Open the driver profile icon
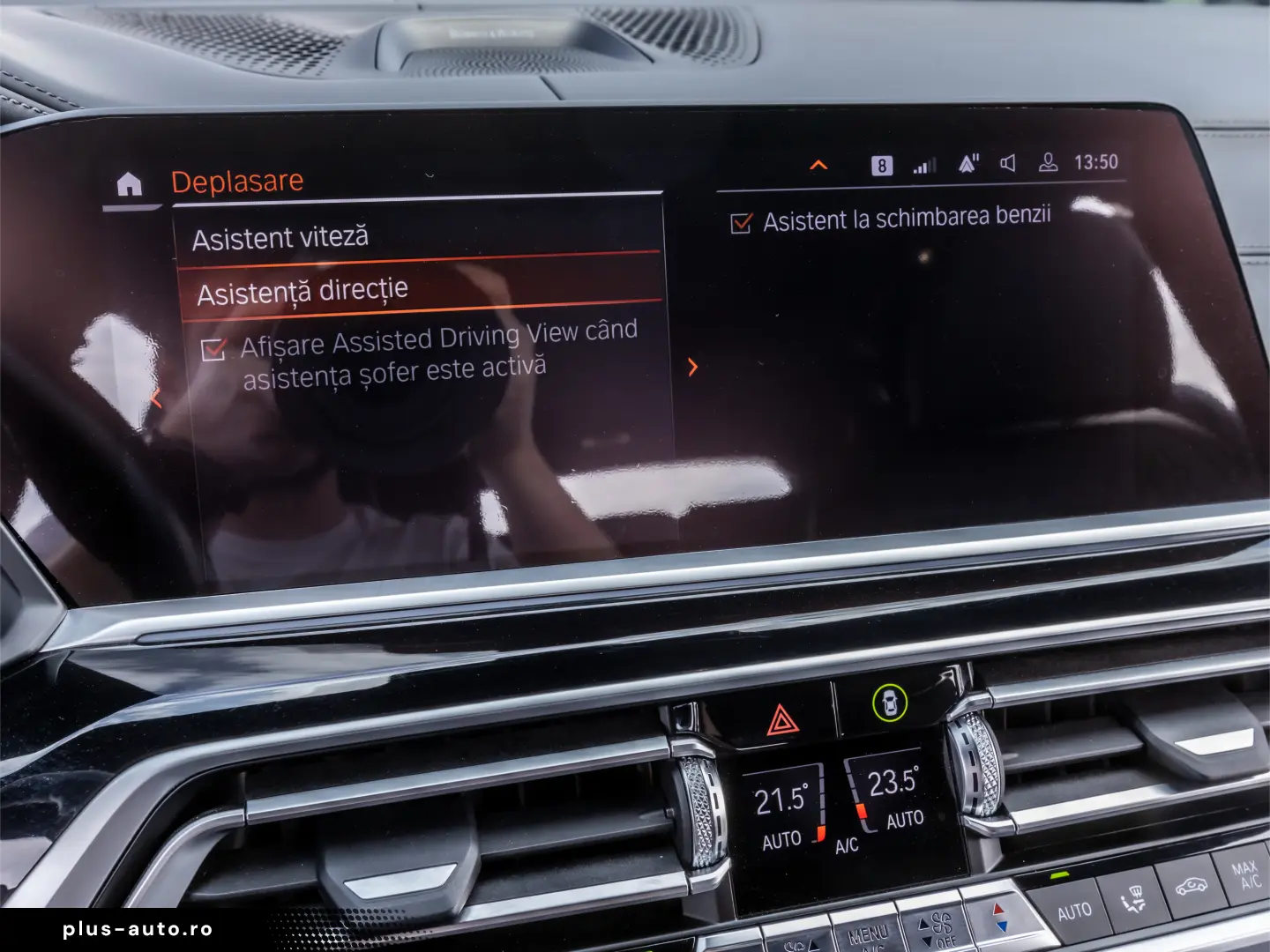The image size is (1270, 952). pos(1048,162)
